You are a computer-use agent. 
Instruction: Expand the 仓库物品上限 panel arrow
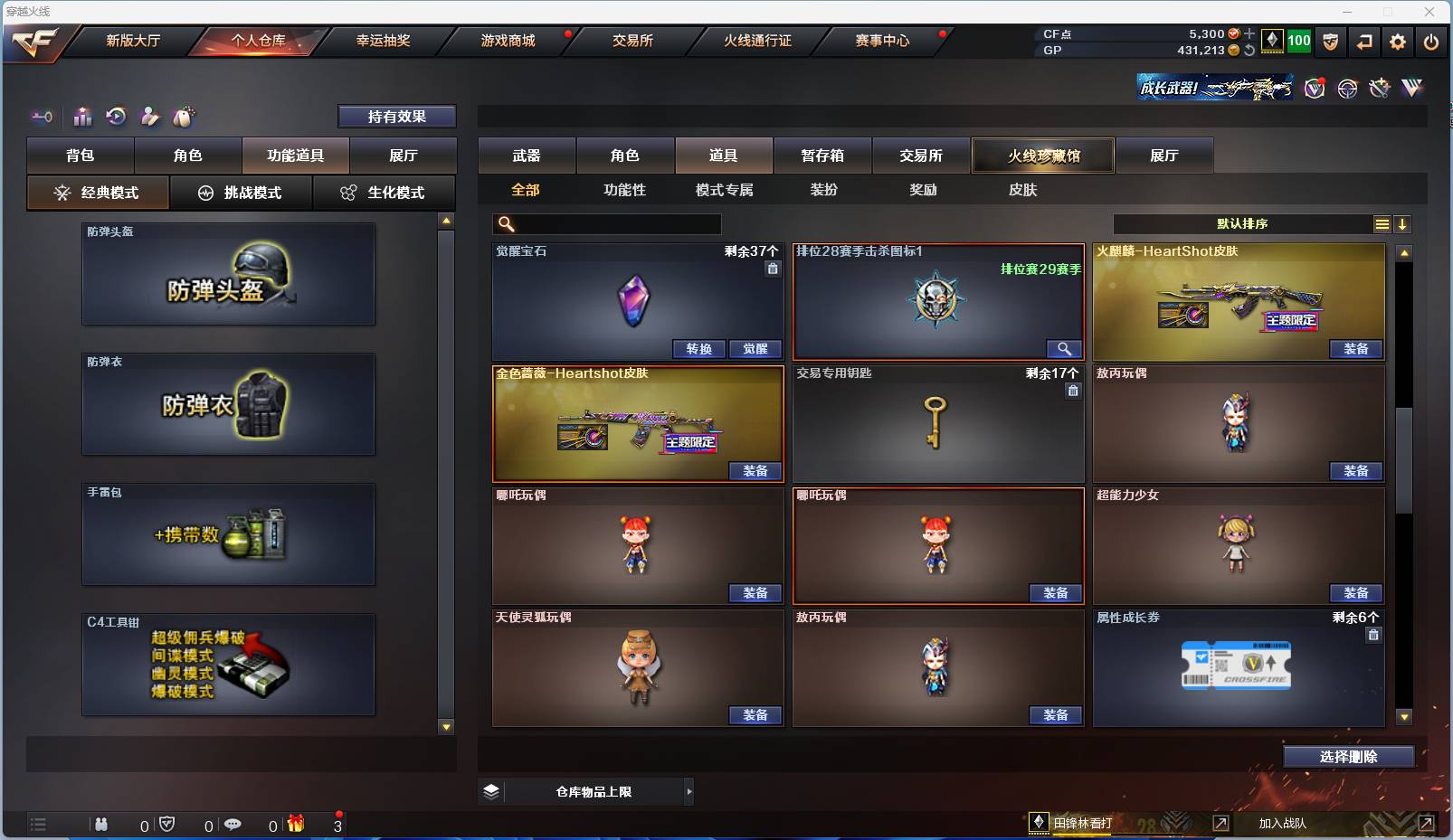point(690,791)
